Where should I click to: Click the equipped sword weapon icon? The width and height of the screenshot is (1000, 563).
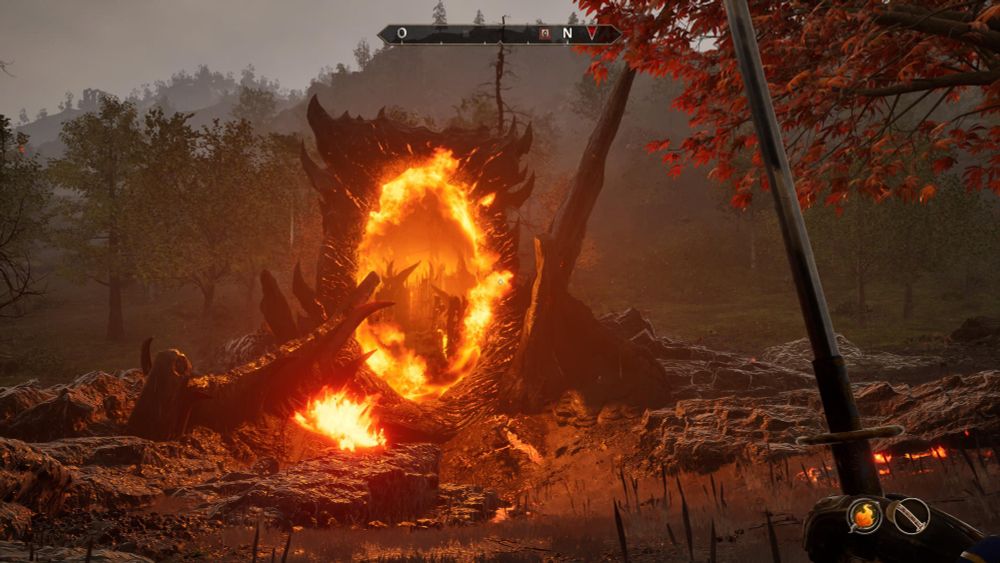click(x=909, y=516)
